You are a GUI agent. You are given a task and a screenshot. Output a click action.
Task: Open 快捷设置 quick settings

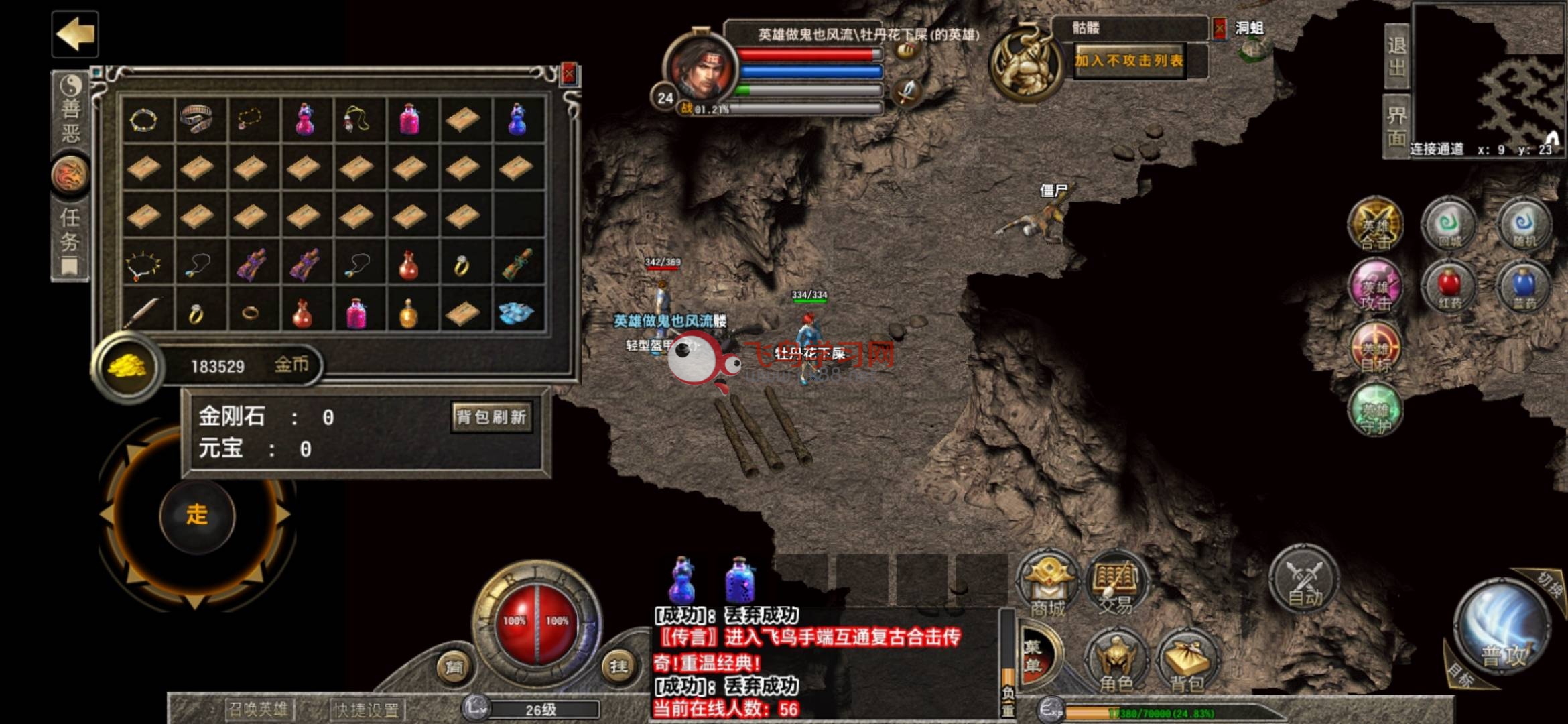pos(367,709)
